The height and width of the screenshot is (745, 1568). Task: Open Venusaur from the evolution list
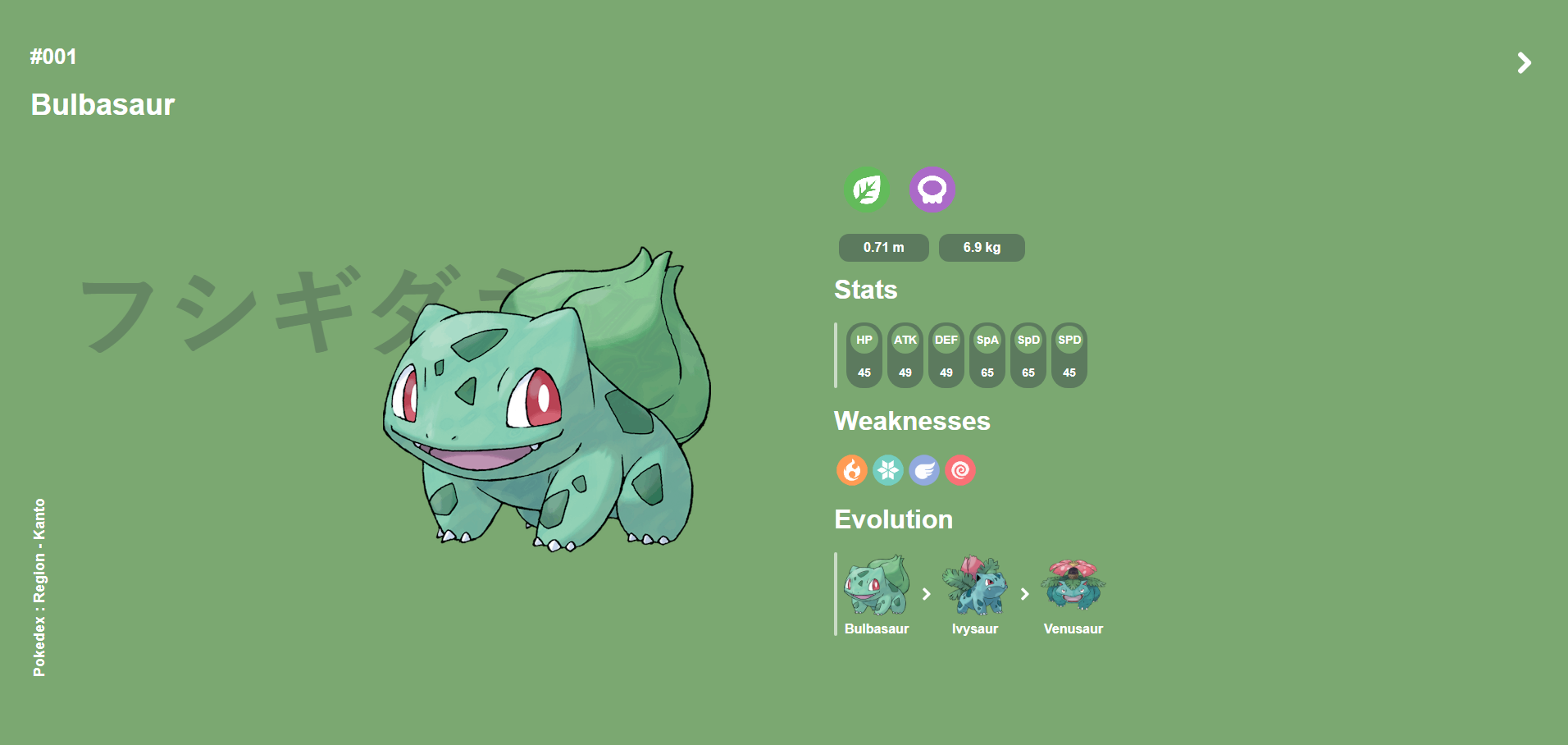click(x=1073, y=587)
